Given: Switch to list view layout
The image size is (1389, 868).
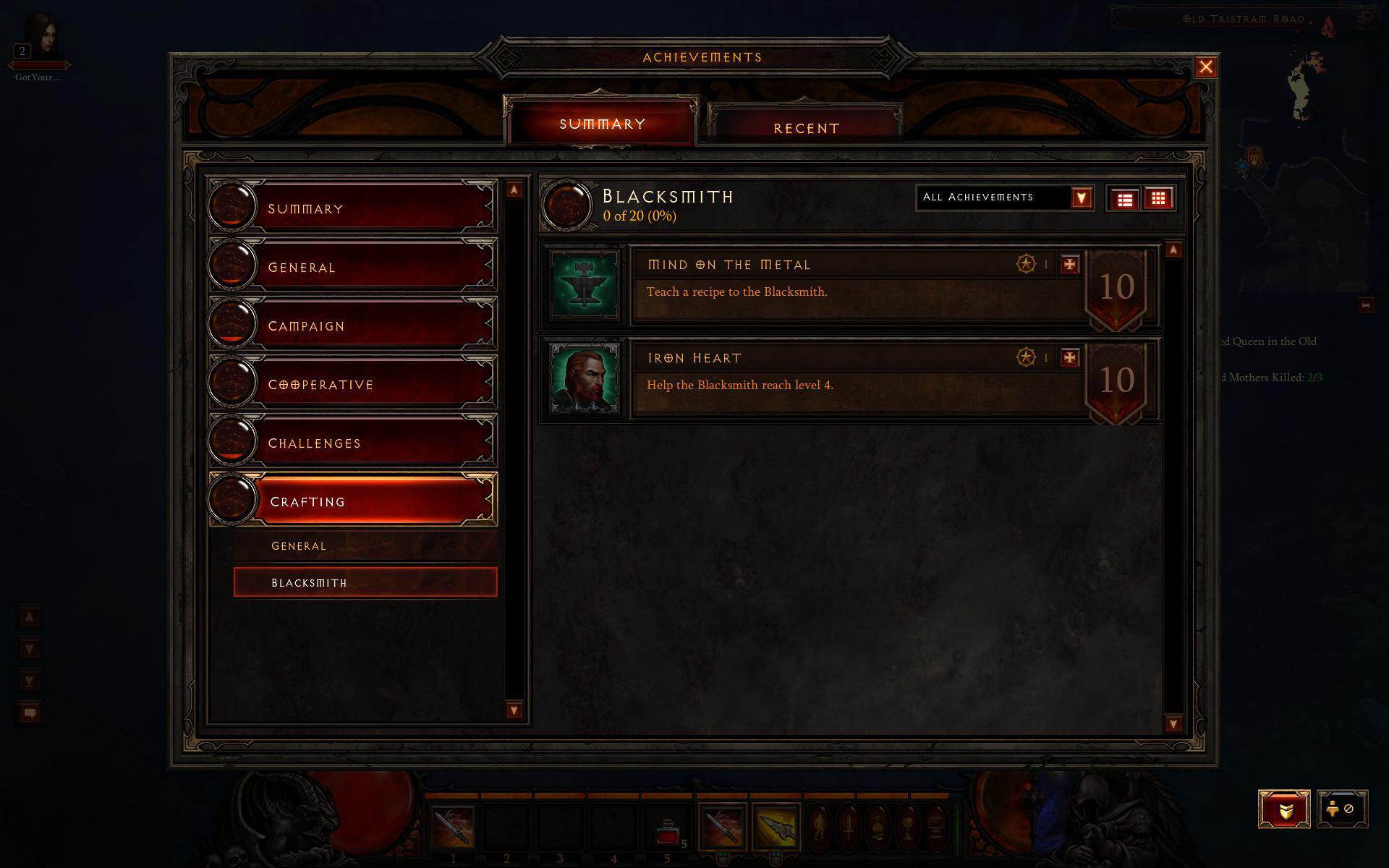Looking at the screenshot, I should pyautogui.click(x=1125, y=199).
